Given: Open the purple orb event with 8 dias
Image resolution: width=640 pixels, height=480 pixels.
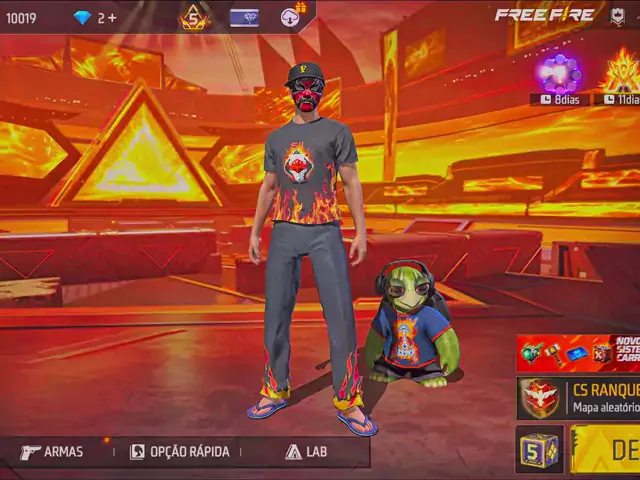Looking at the screenshot, I should click(559, 74).
